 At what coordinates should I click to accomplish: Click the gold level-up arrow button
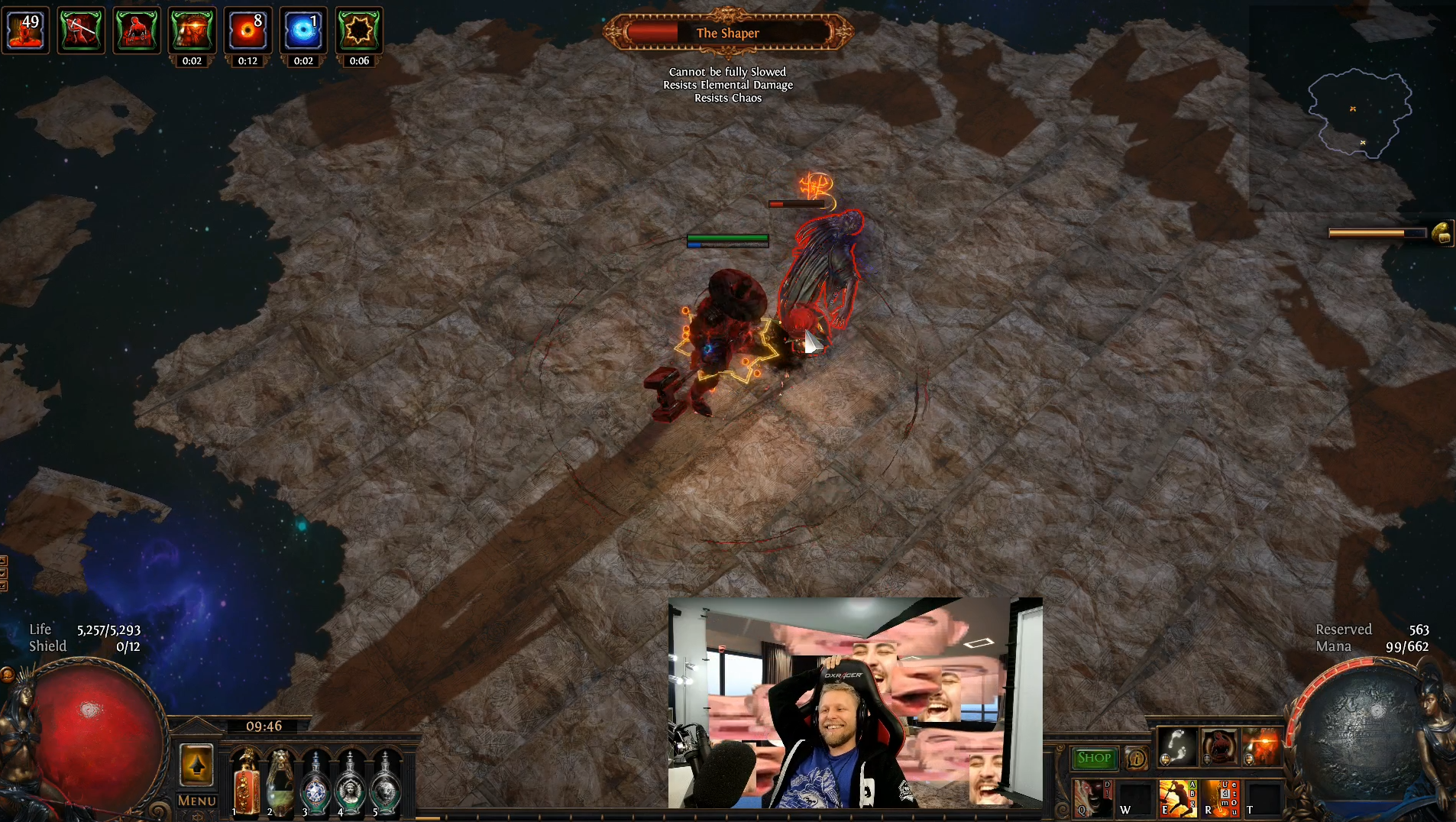pyautogui.click(x=196, y=765)
